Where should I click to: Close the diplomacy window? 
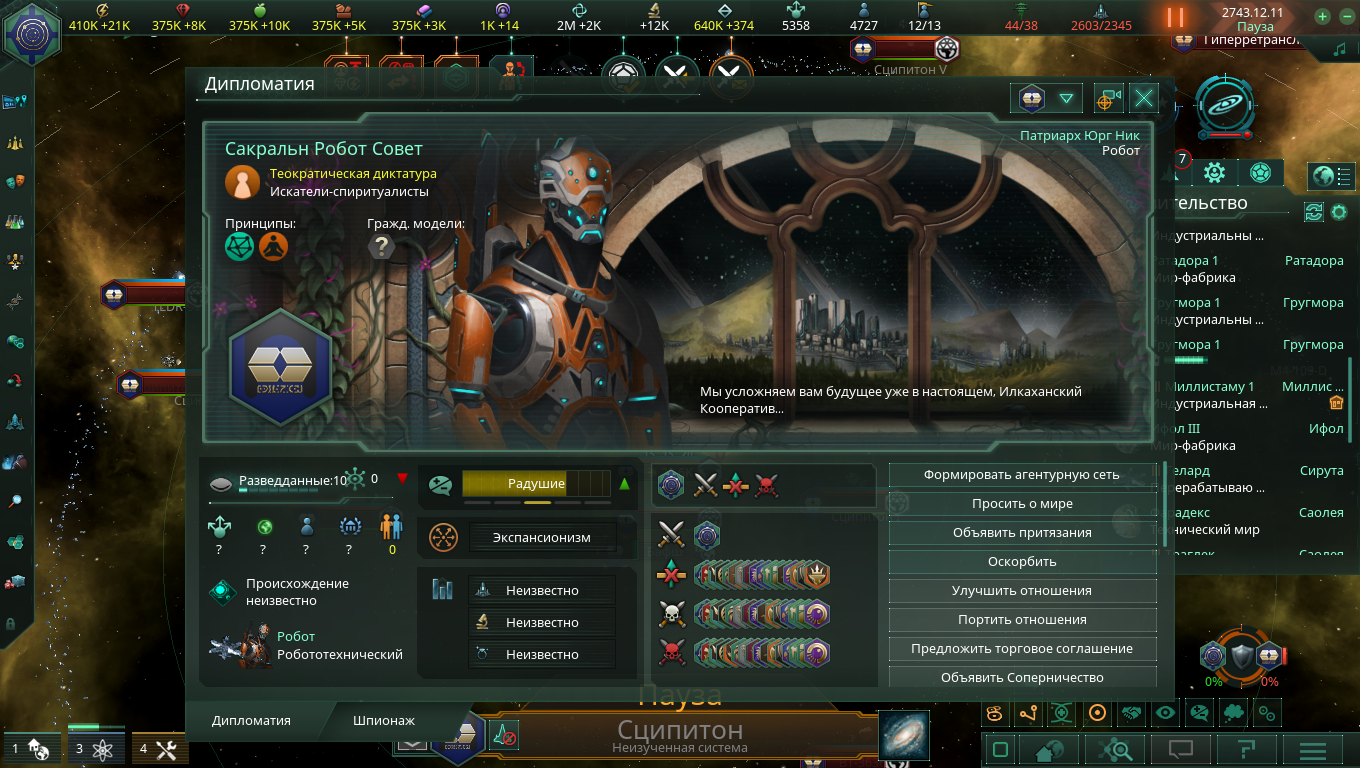click(x=1144, y=98)
